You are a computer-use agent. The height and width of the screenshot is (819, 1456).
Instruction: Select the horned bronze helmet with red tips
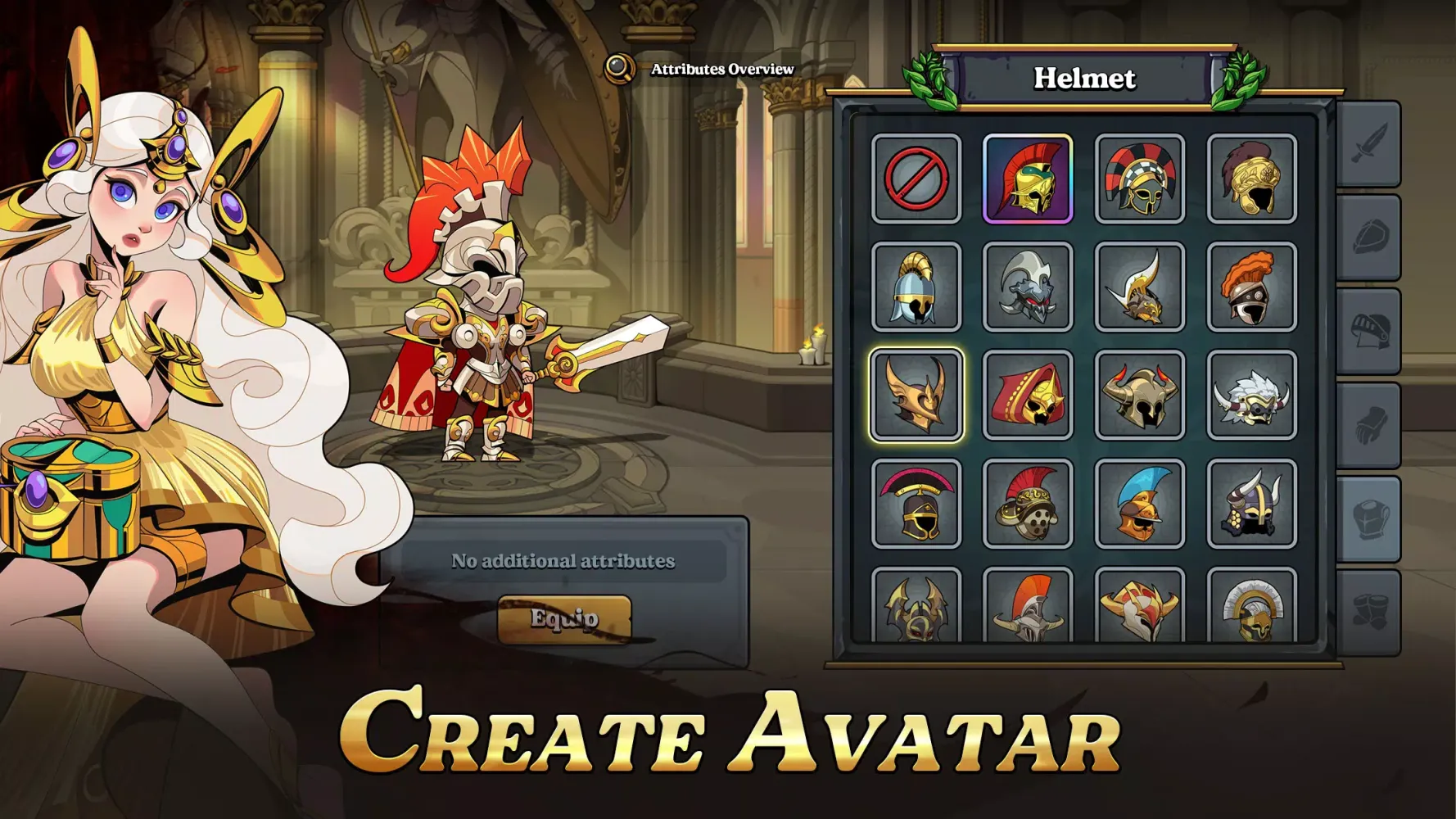(1139, 395)
